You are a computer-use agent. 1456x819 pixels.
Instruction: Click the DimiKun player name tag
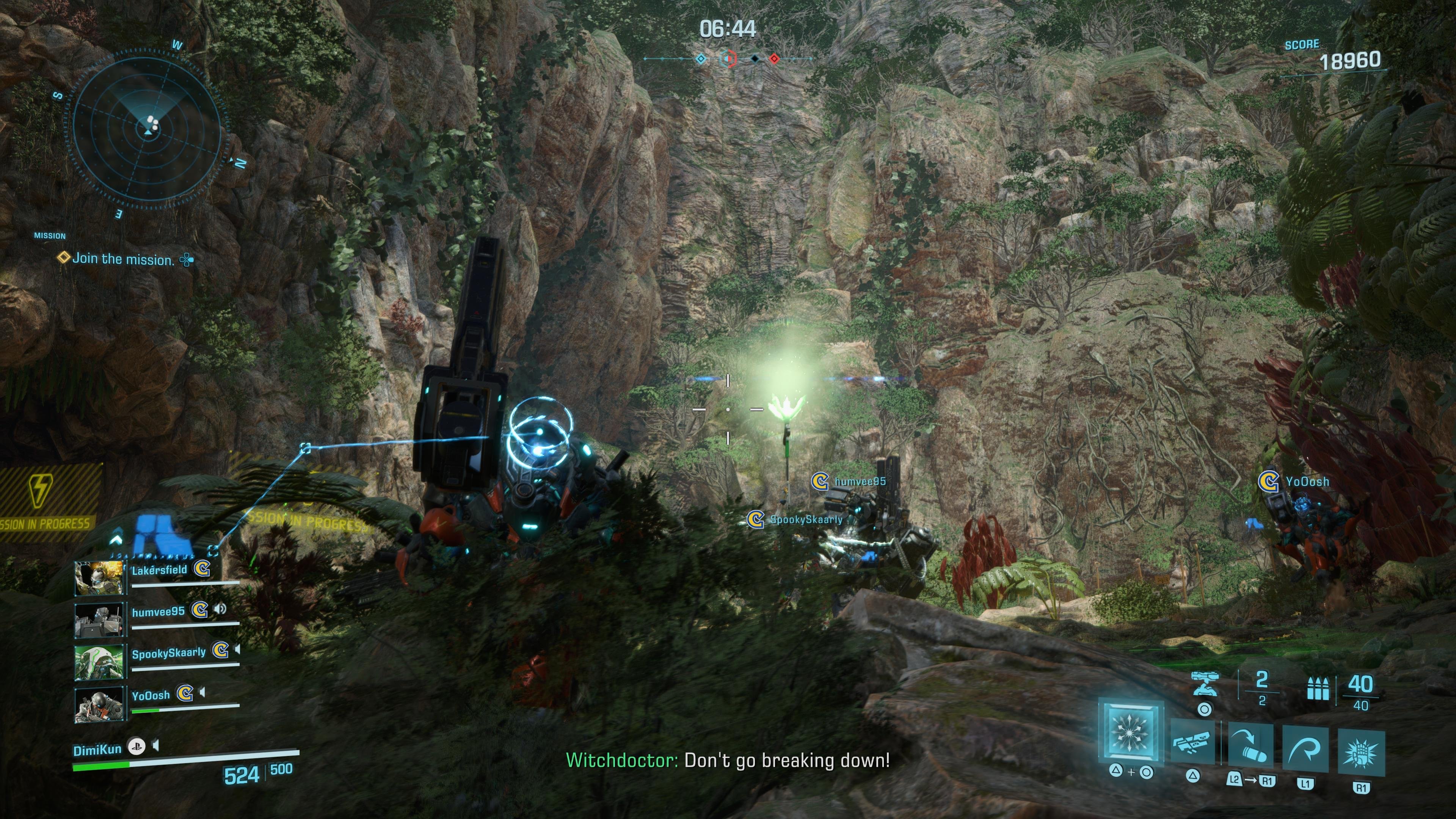click(97, 750)
